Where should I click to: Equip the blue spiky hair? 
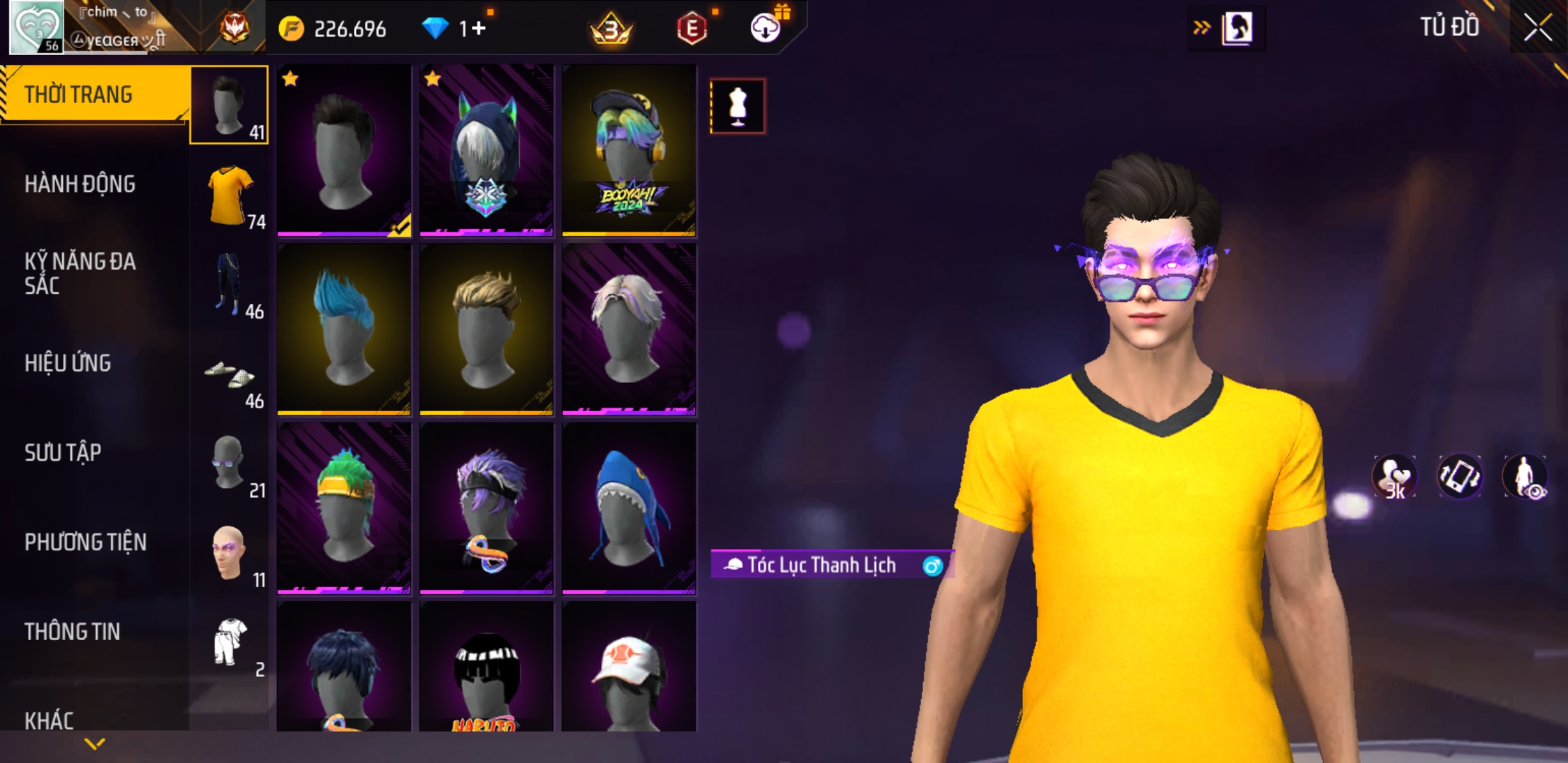[x=344, y=329]
